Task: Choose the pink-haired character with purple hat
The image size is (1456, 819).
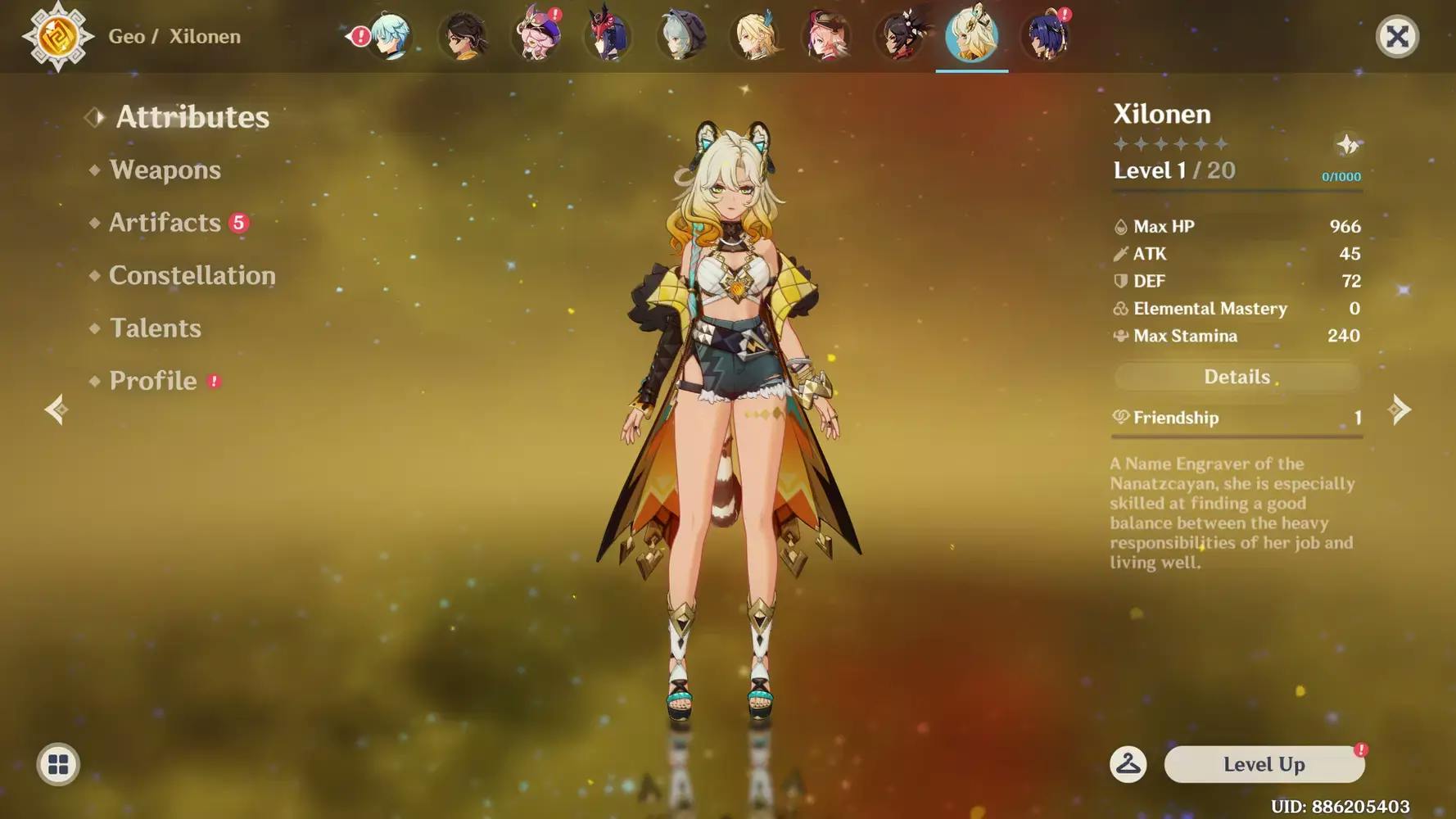Action: click(x=536, y=36)
